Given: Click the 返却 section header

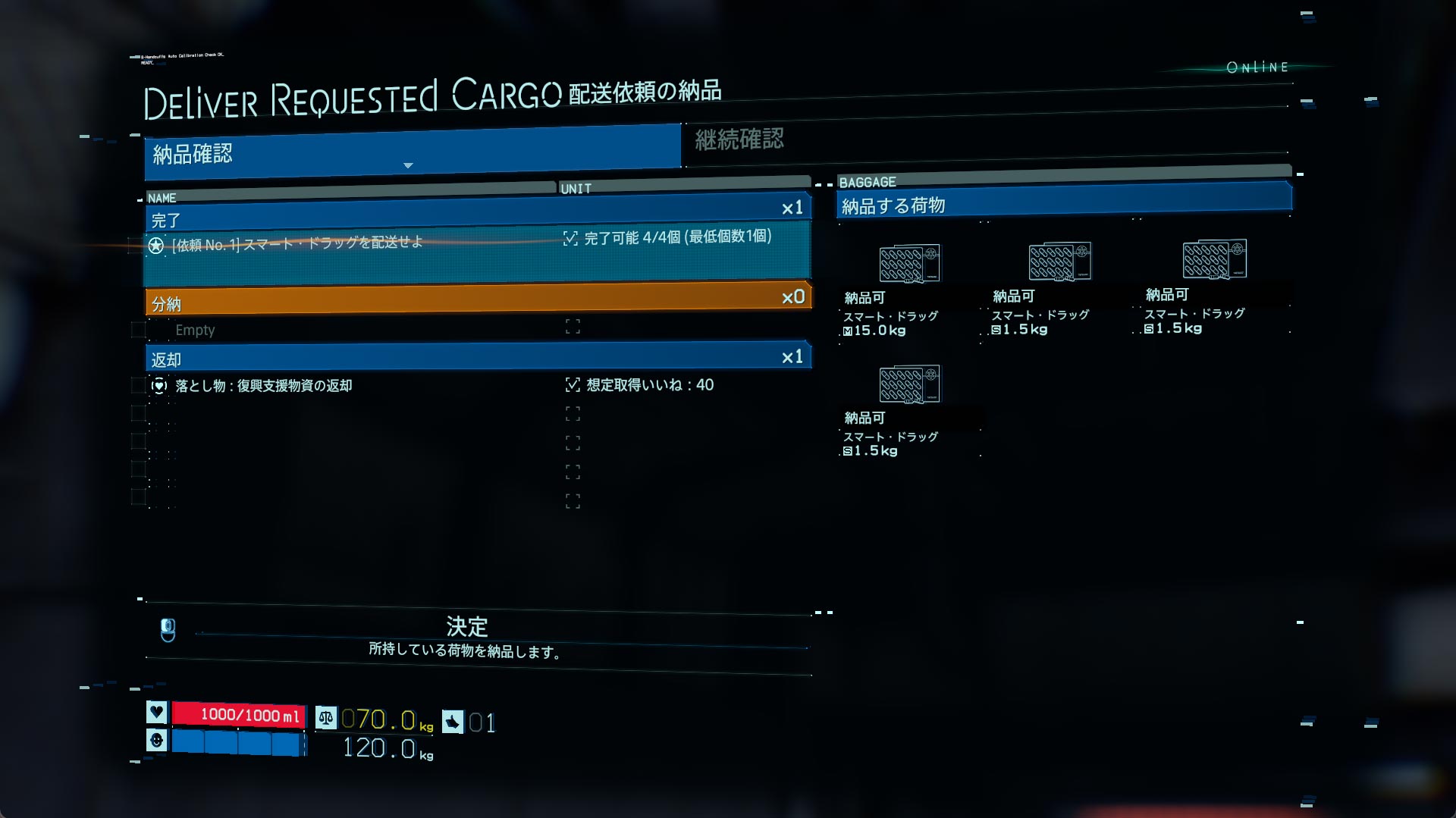Looking at the screenshot, I should pos(478,357).
